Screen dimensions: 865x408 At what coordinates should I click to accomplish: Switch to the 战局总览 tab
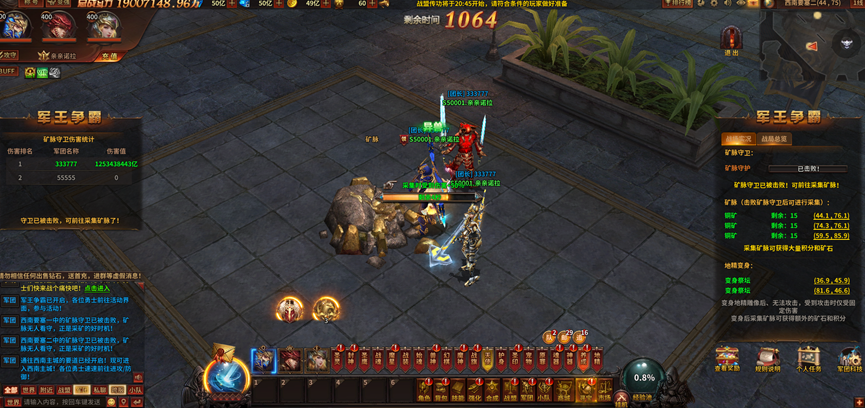tap(774, 139)
